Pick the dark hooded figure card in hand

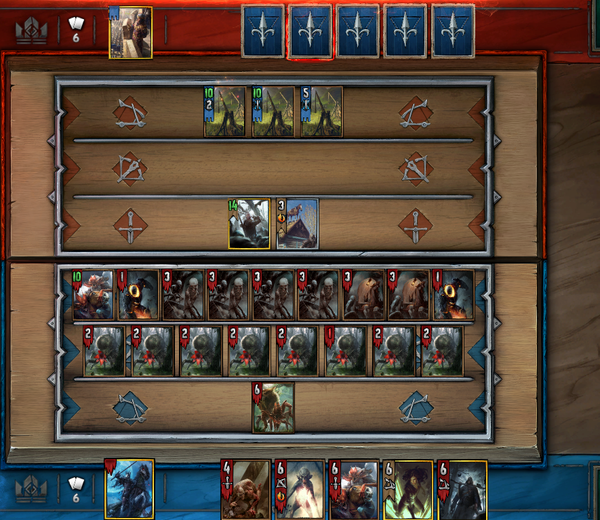point(462,489)
